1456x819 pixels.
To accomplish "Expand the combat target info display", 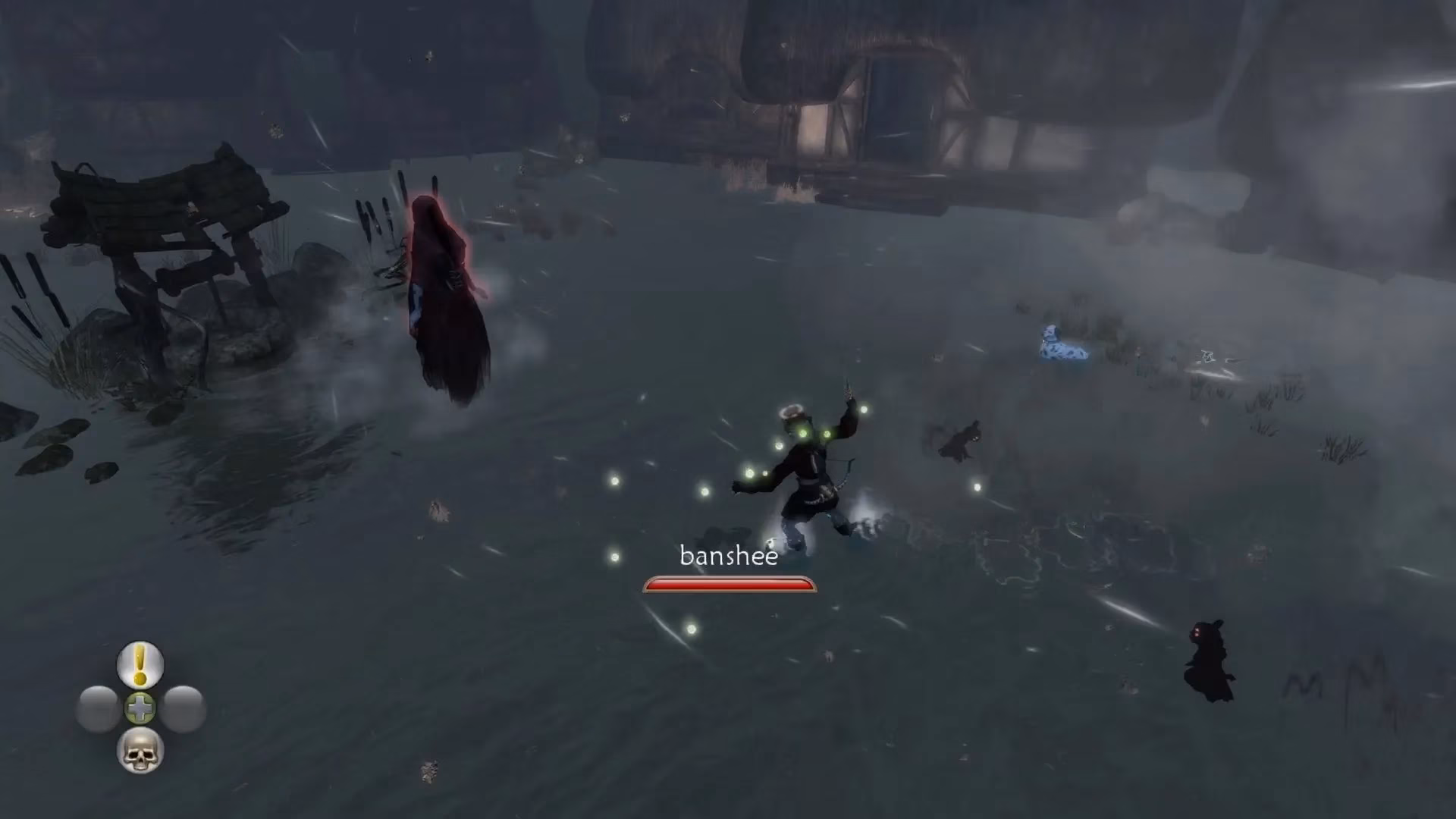I will click(728, 569).
